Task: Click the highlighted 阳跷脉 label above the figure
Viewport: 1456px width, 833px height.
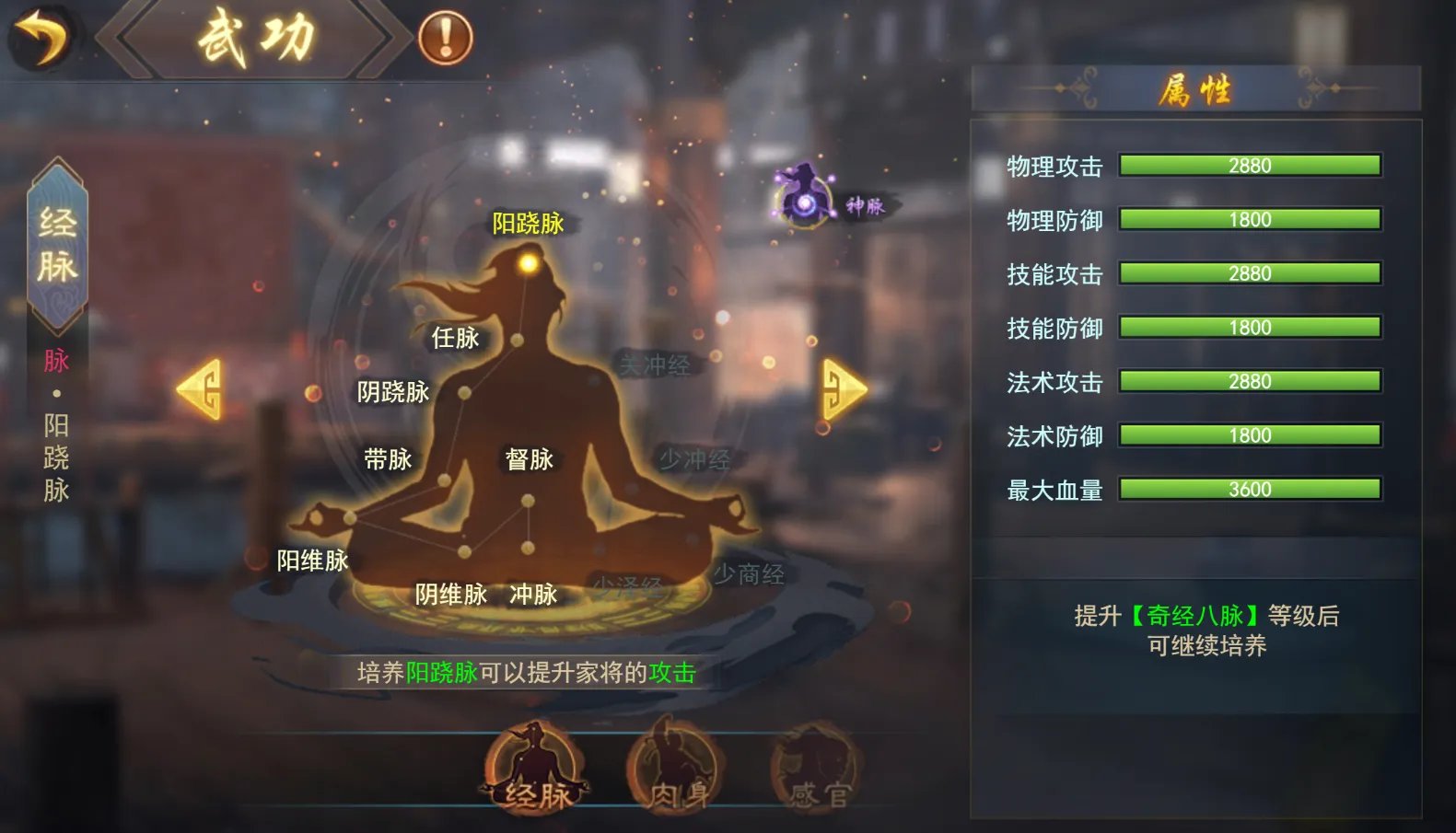Action: point(530,223)
